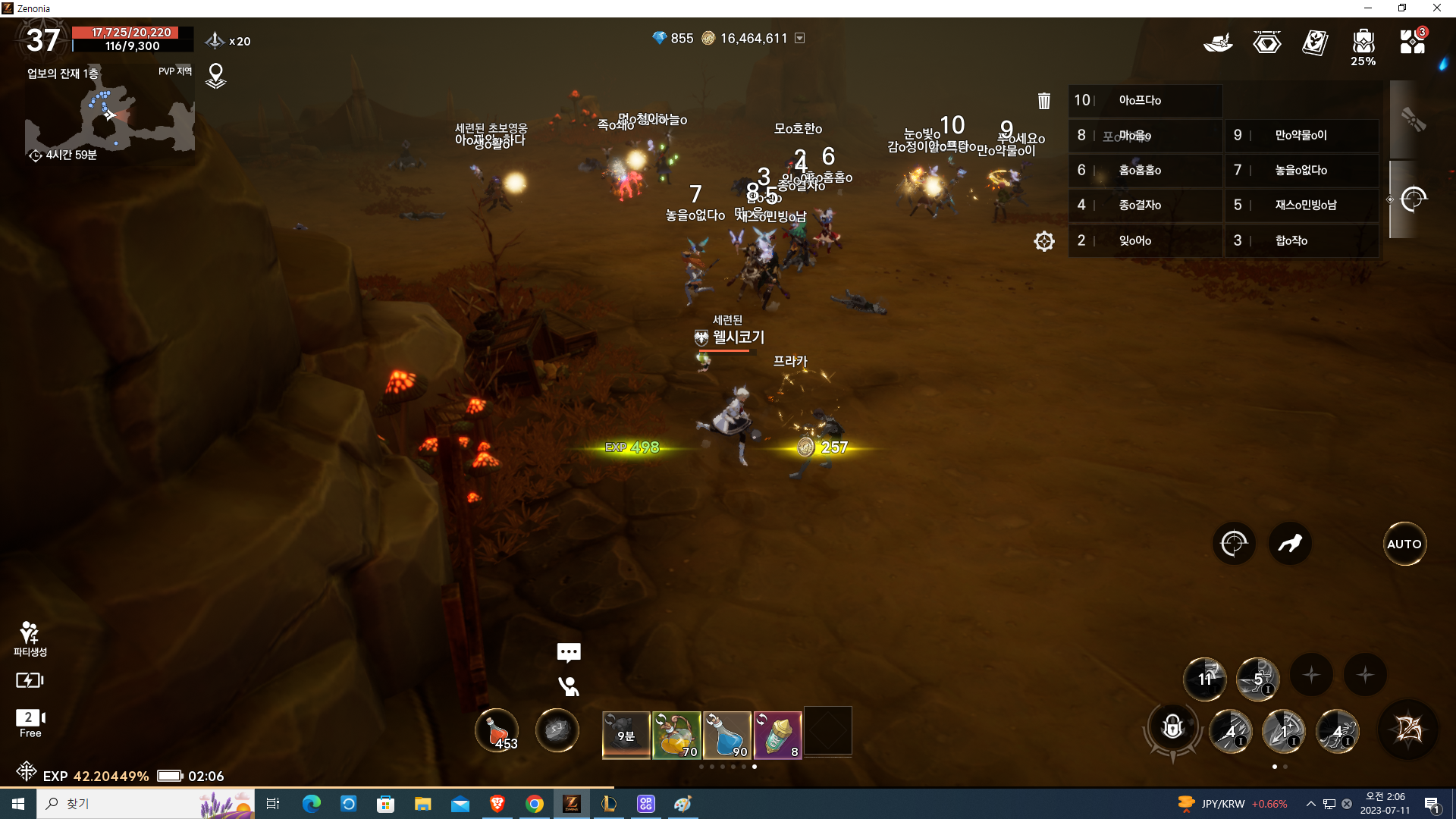Create a party with 파티생성 button
This screenshot has height=819, width=1456.
point(30,639)
